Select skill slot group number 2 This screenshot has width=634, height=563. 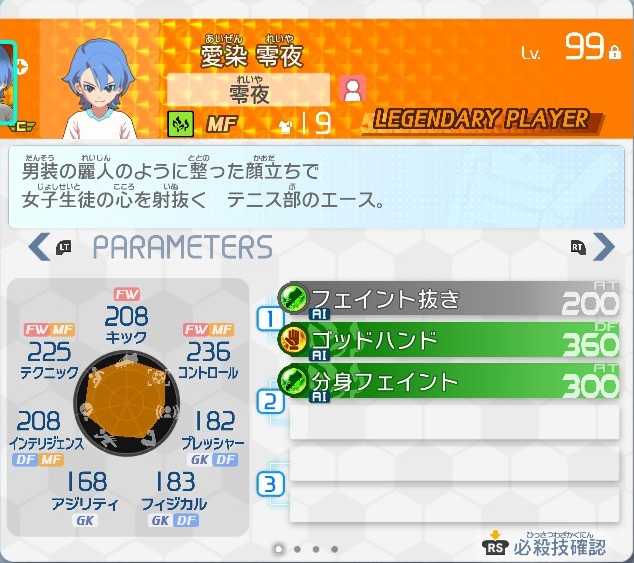pyautogui.click(x=269, y=402)
